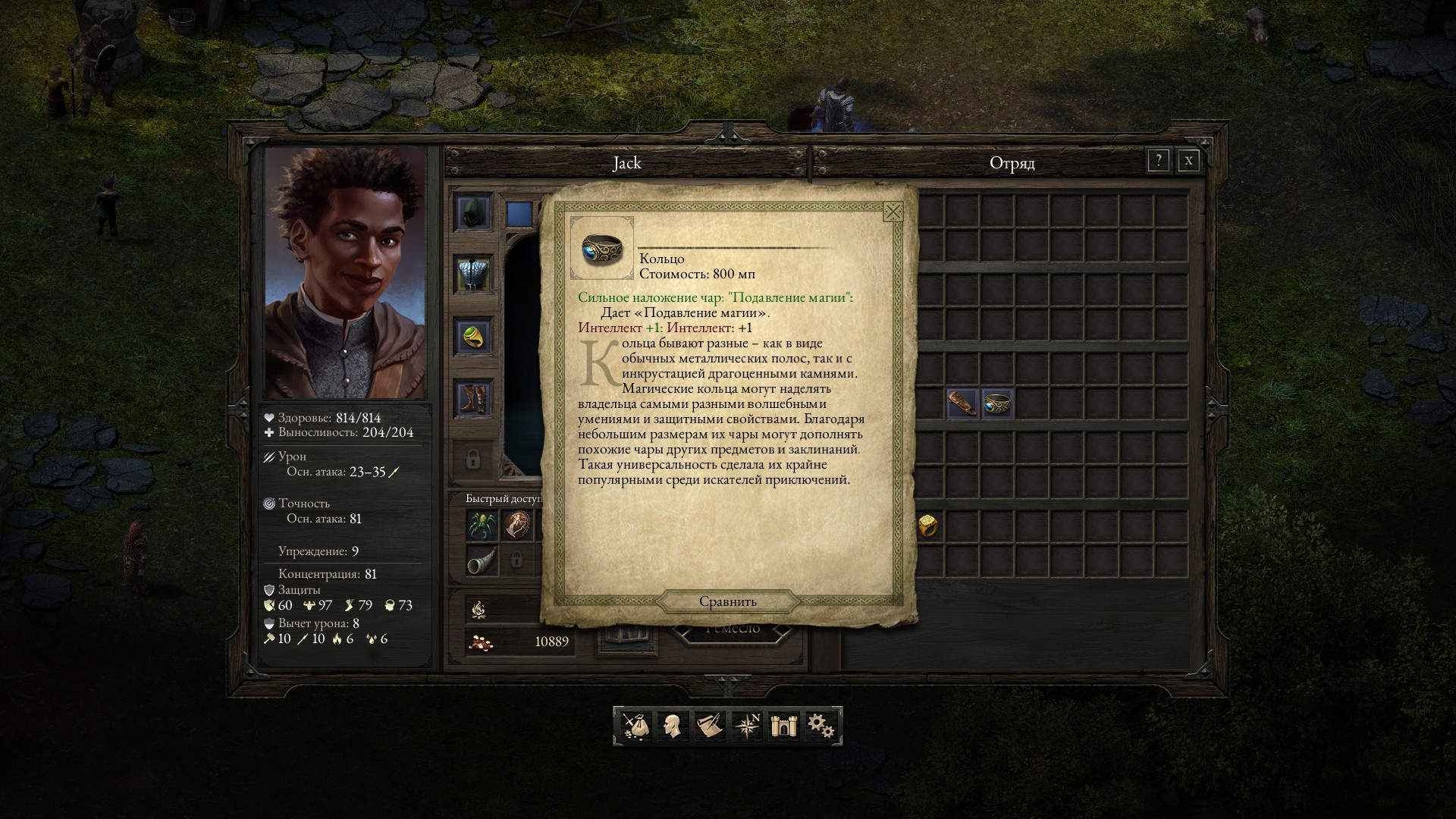Open the inventory help question mark
The width and height of the screenshot is (1456, 819).
pyautogui.click(x=1158, y=161)
